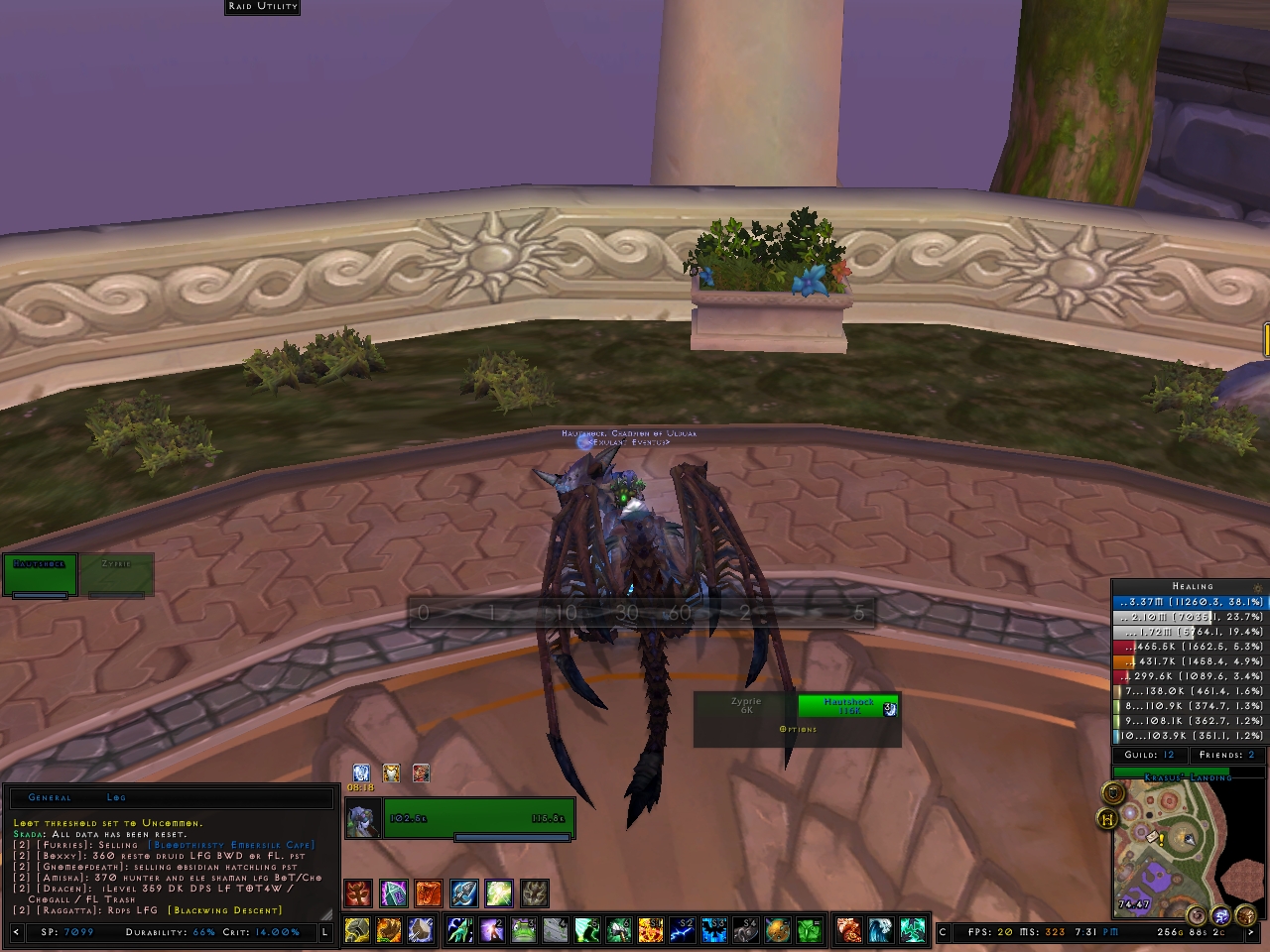Screen dimensions: 1270x952
Task: Click the shield tracking button on the minimap
Action: 1113,793
